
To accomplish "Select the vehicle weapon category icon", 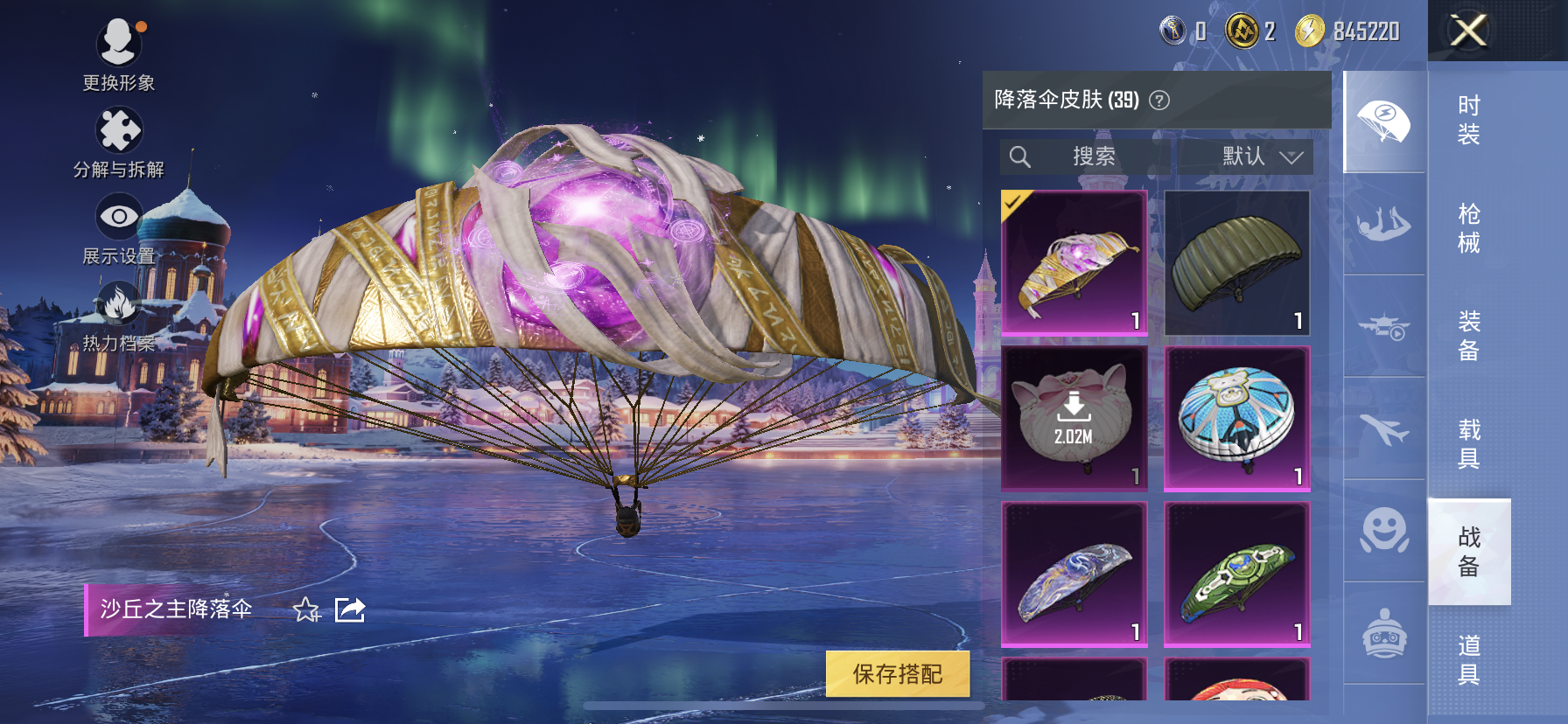I will (1382, 325).
